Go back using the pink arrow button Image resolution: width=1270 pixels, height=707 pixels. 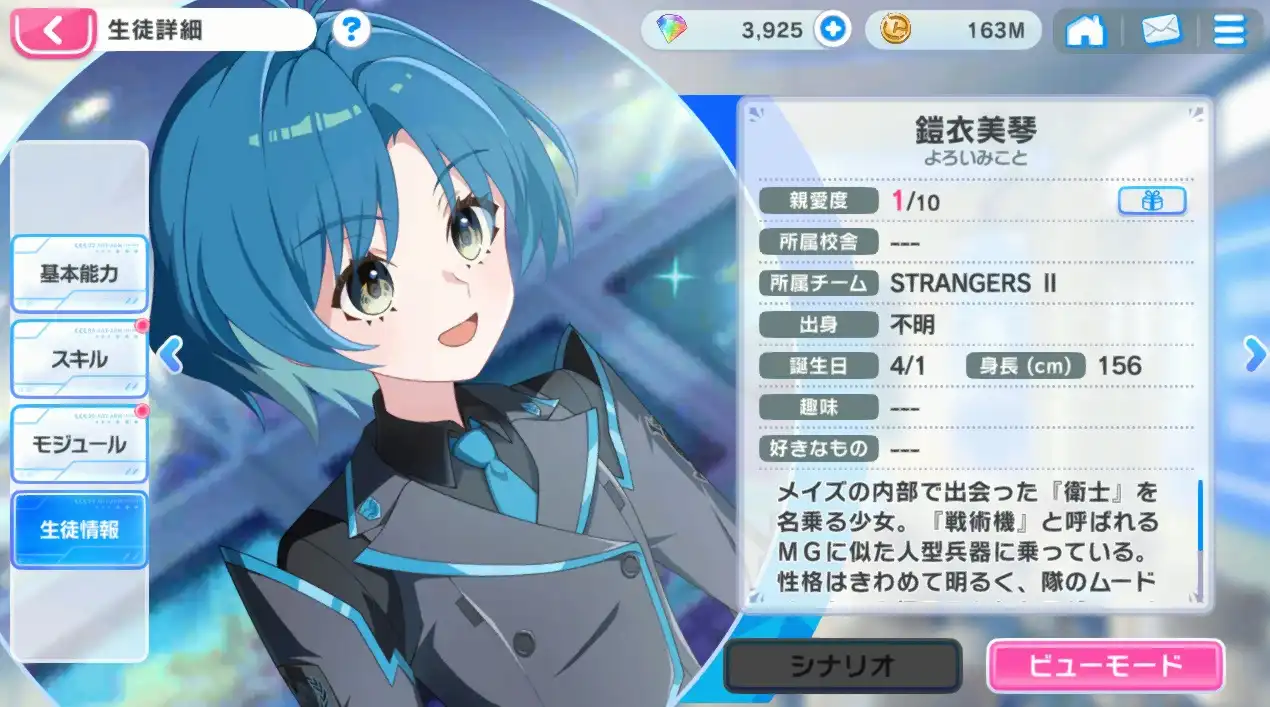tap(52, 31)
